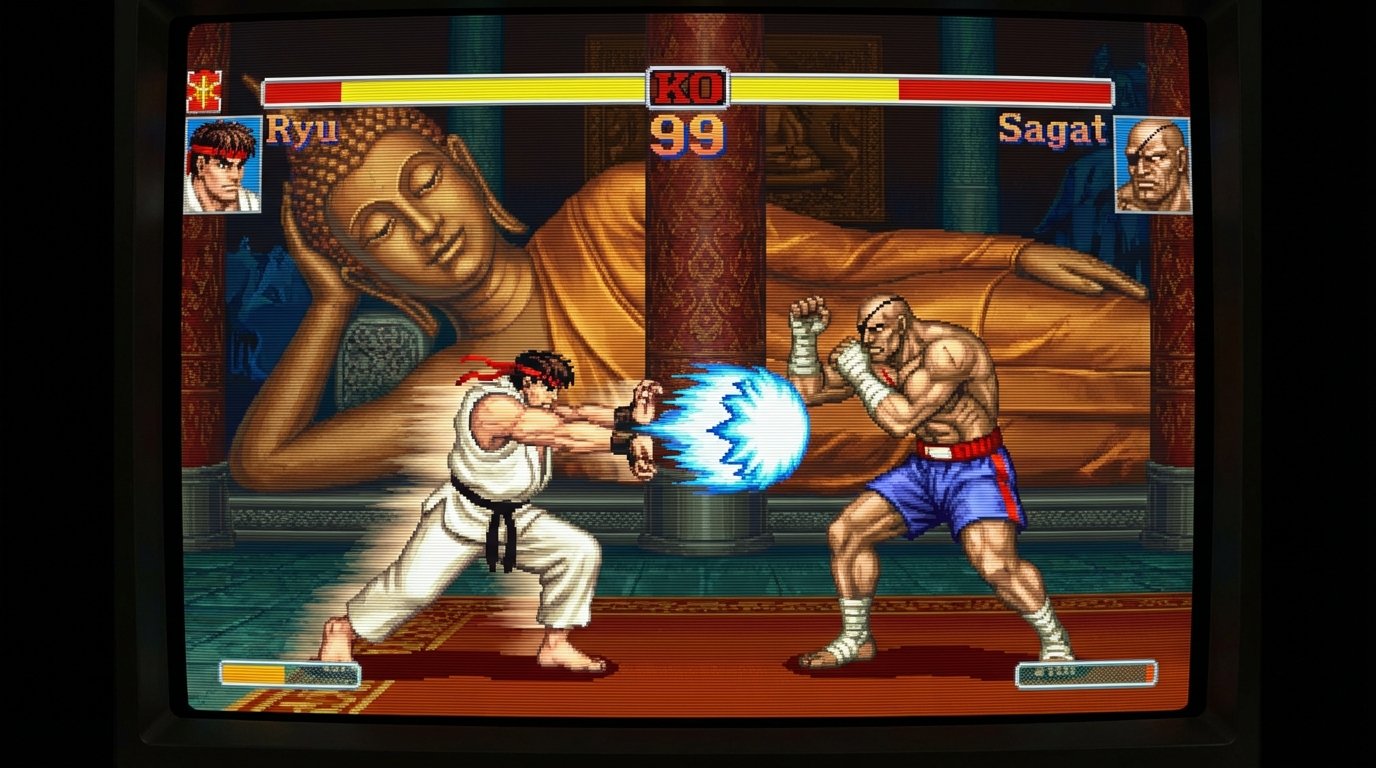
Task: Select the emblem icon above Ryu's health bar
Action: click(203, 92)
